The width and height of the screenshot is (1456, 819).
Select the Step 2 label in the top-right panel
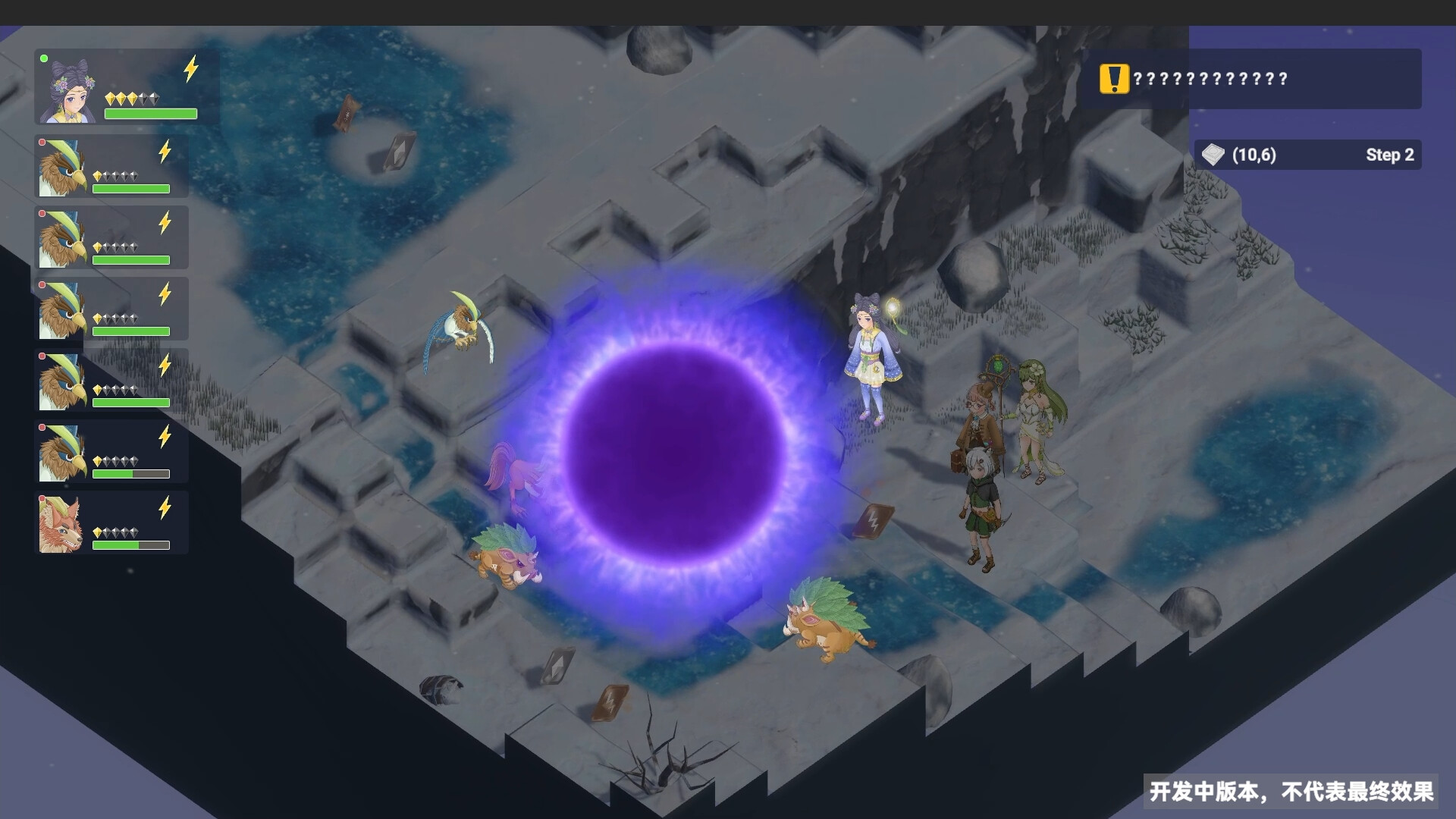pos(1390,155)
